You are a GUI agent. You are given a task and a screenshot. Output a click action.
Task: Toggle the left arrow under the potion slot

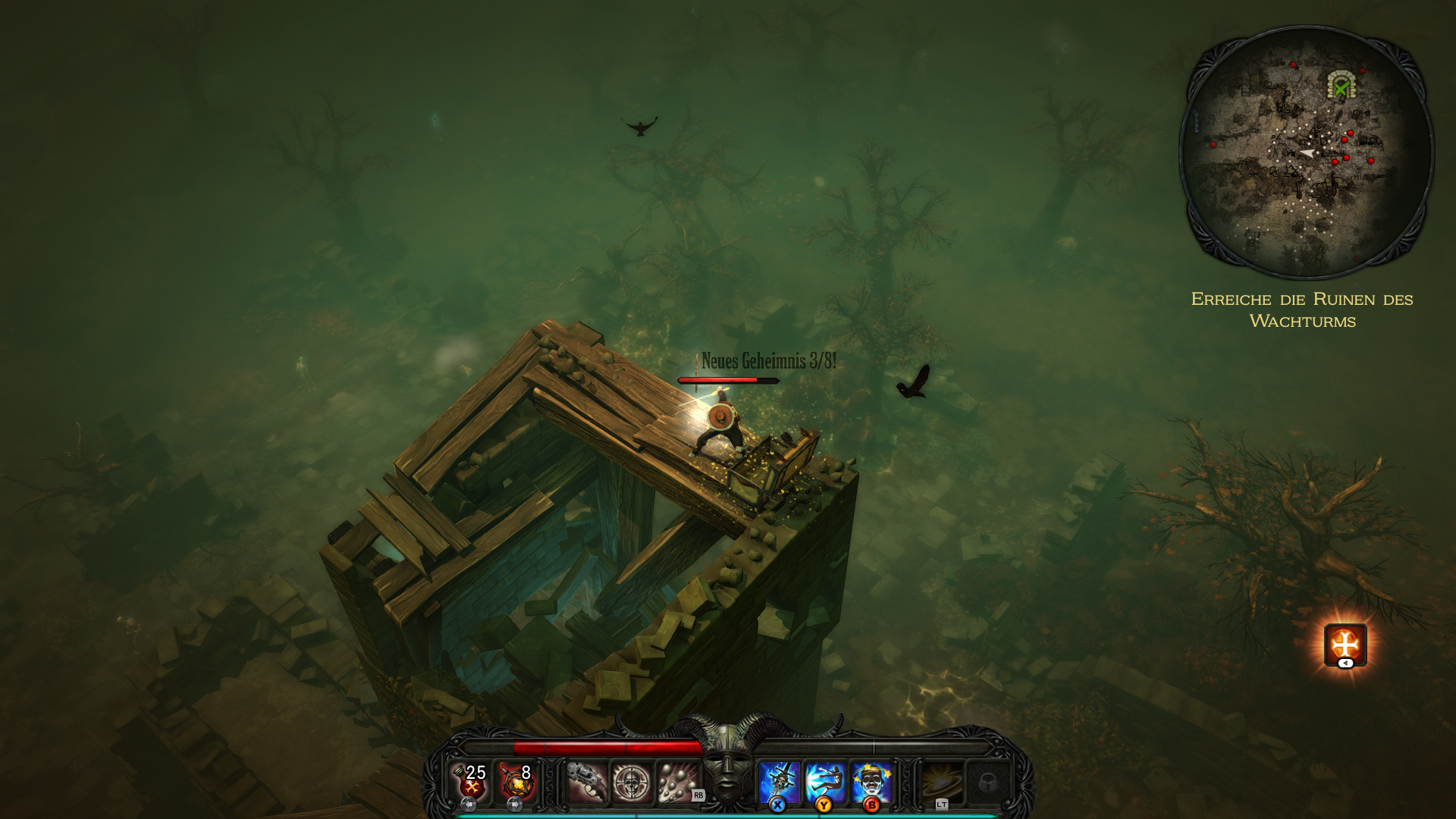(x=469, y=804)
